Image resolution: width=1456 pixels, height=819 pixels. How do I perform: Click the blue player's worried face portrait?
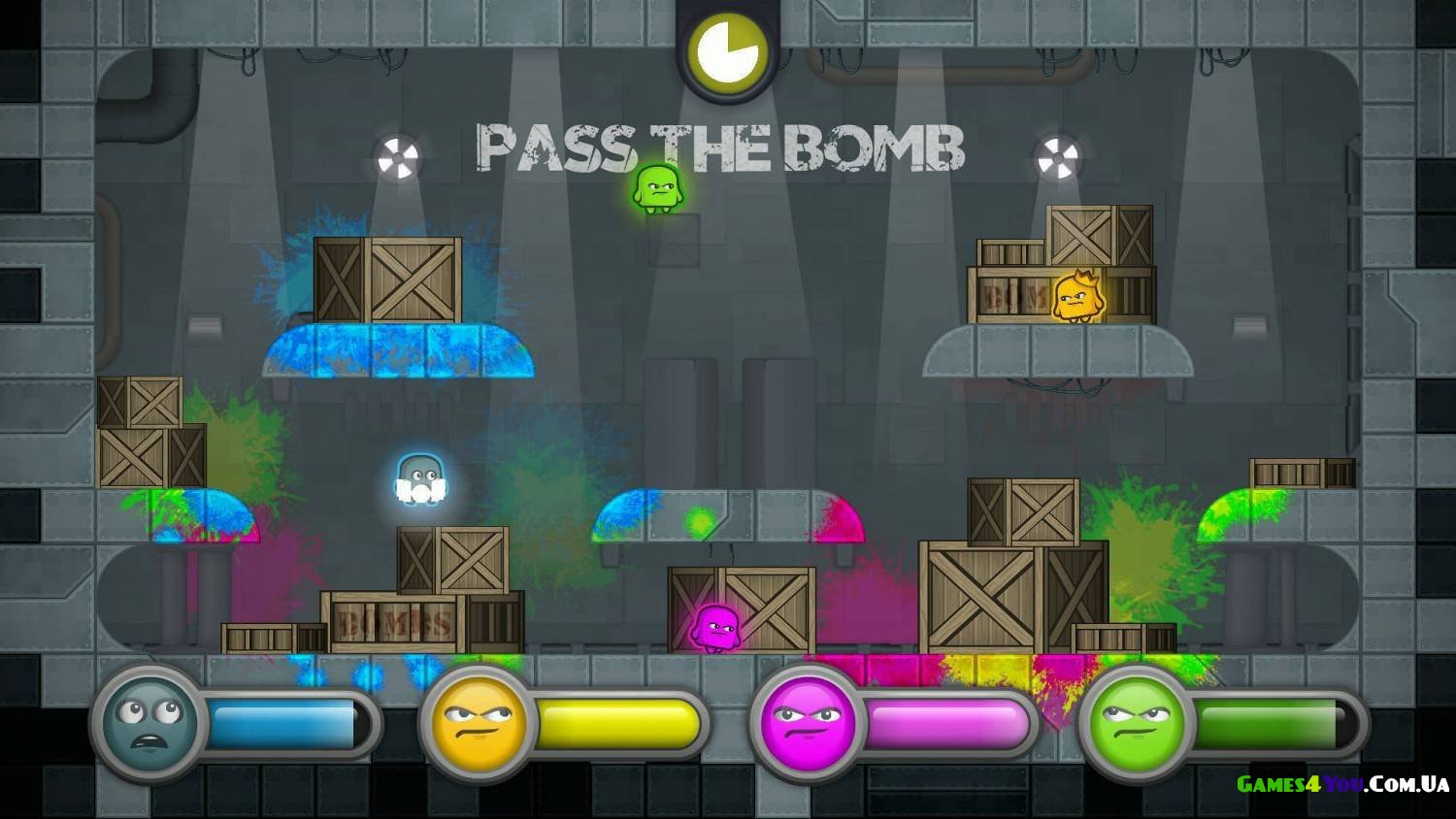click(149, 721)
